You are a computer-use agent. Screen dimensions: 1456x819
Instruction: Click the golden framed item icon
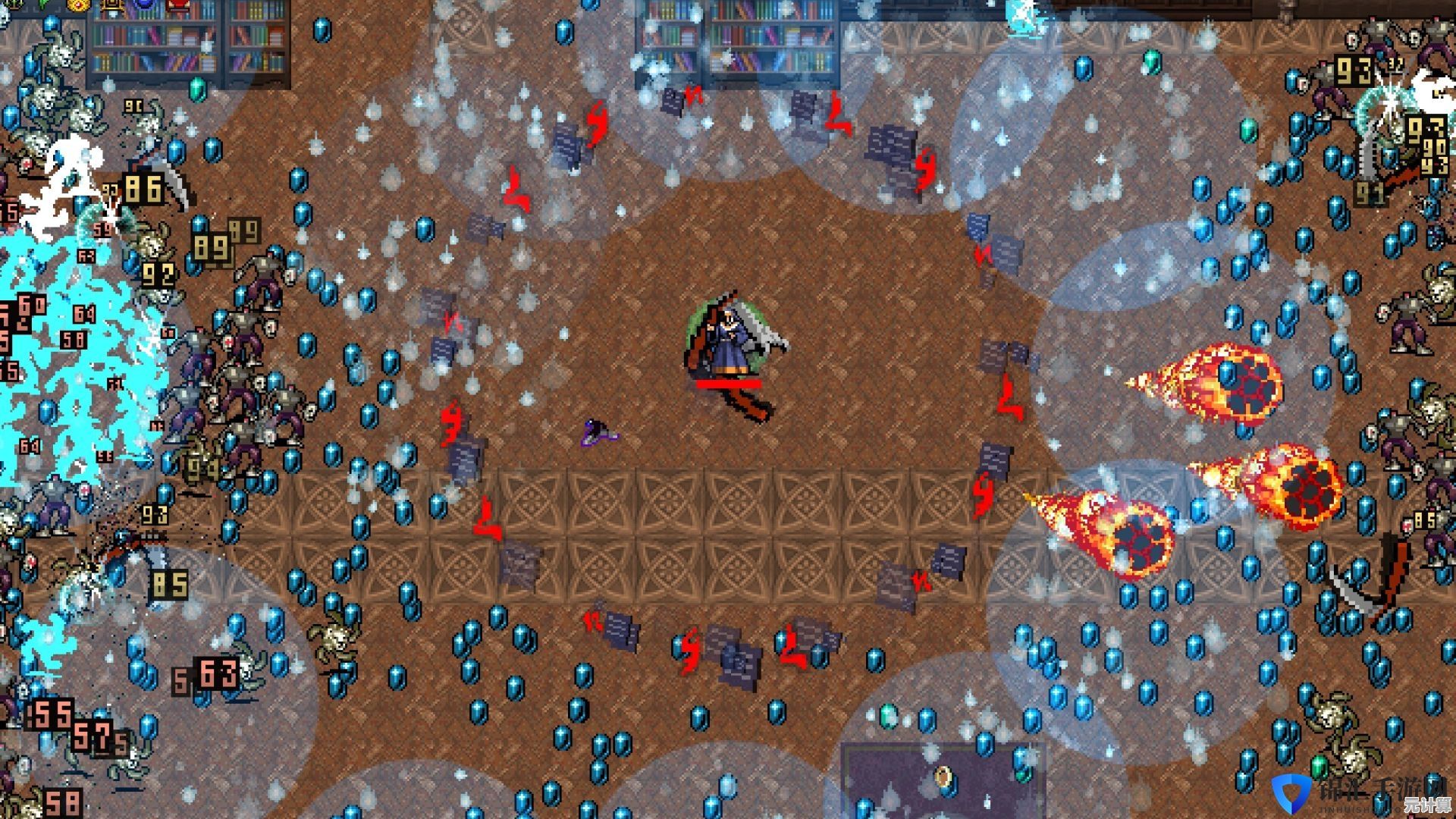(x=111, y=5)
